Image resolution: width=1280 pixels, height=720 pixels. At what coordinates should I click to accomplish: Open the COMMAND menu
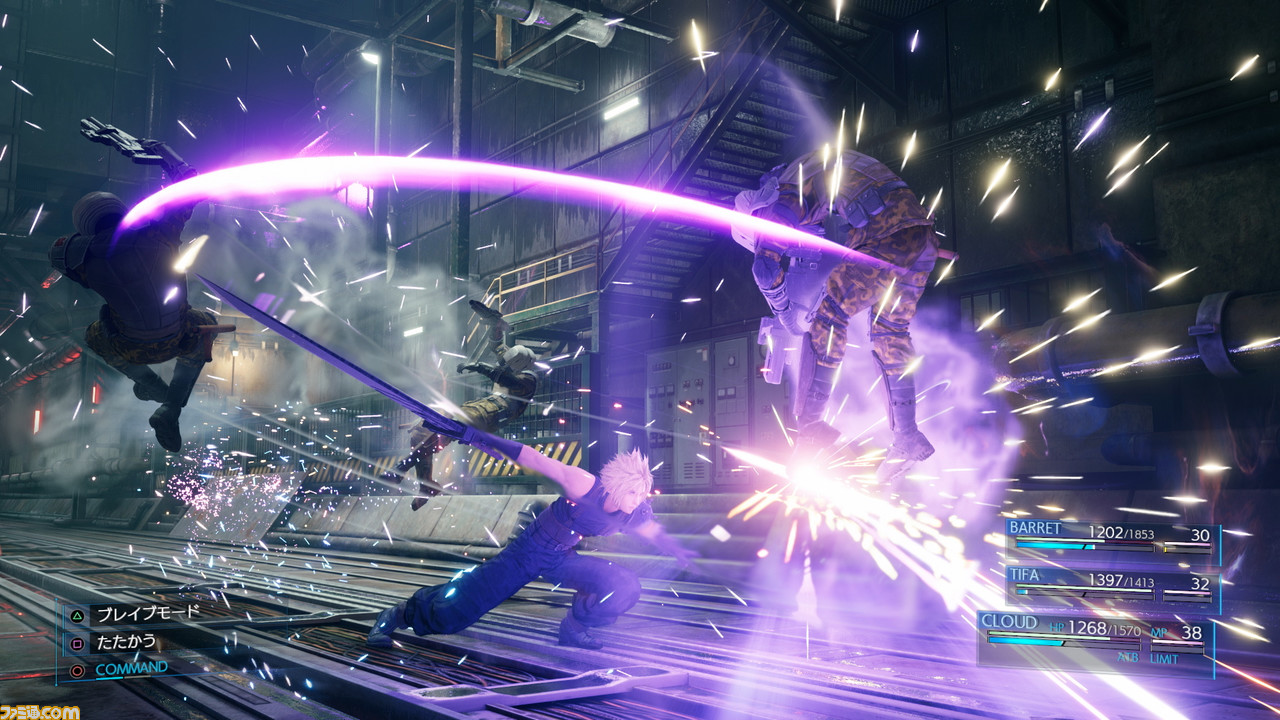(131, 668)
